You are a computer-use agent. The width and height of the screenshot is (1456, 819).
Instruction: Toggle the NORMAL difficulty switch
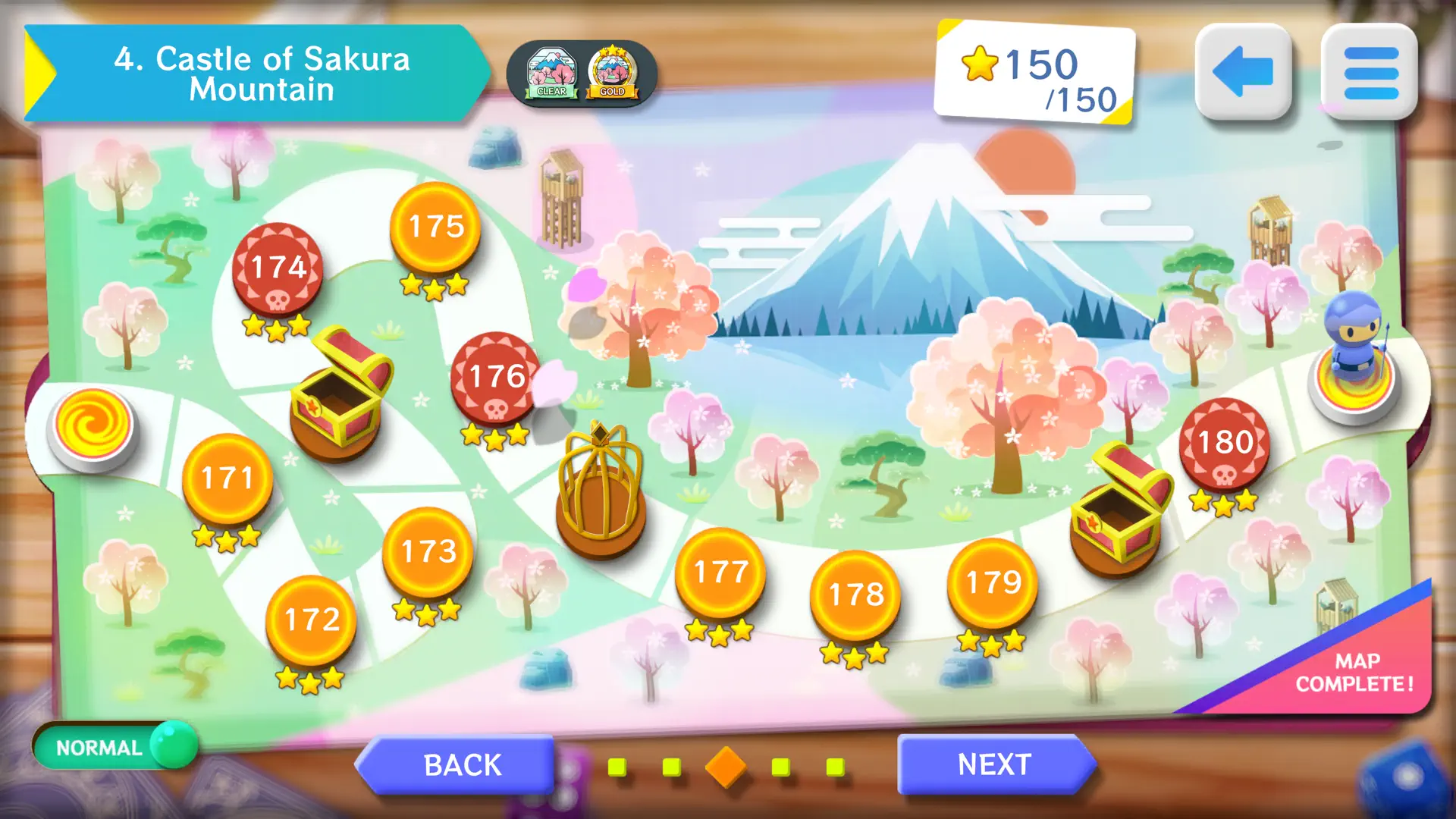[x=114, y=747]
